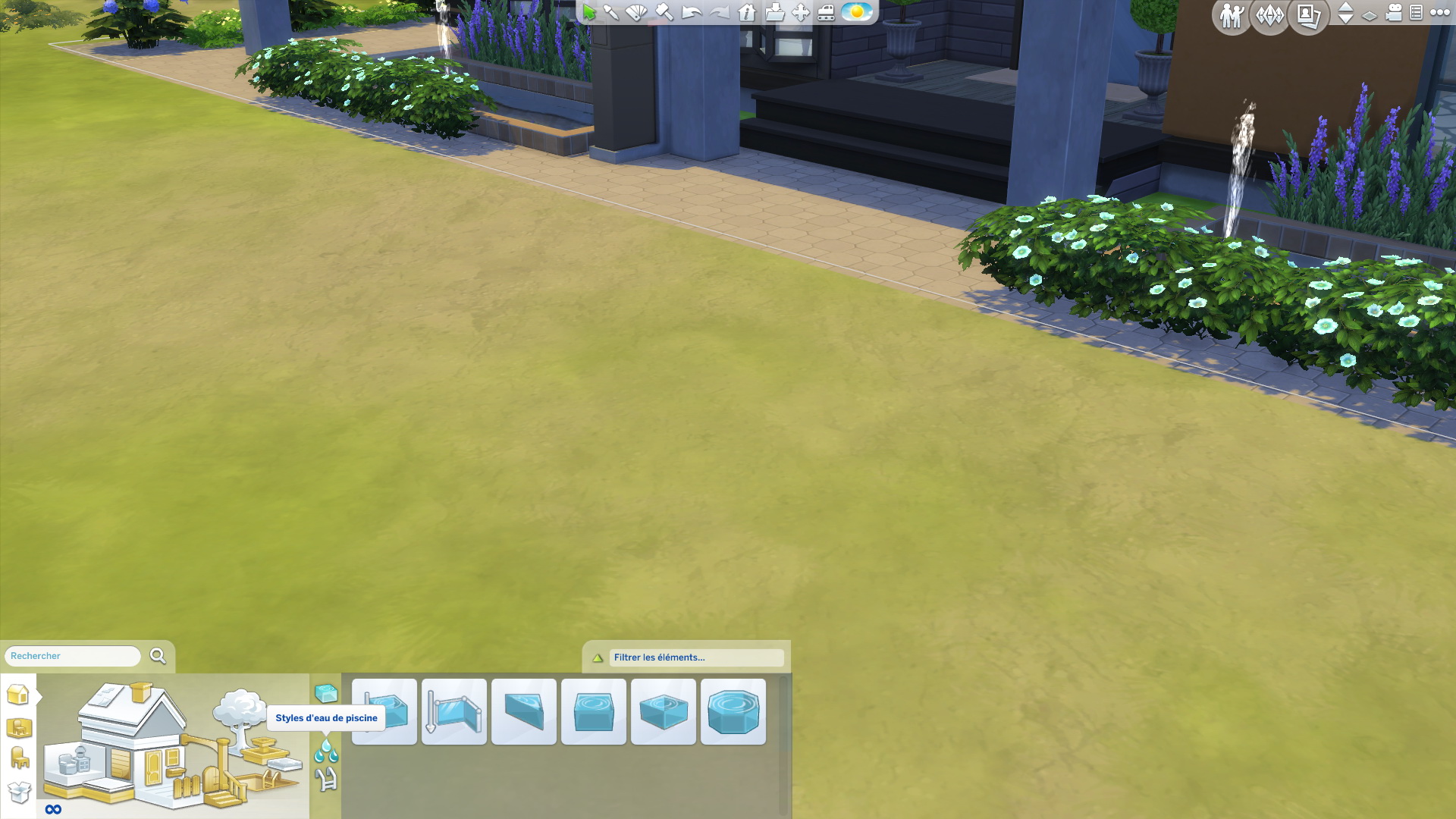Select the sledgehammer demolish tool
The height and width of the screenshot is (819, 1456).
(x=664, y=12)
